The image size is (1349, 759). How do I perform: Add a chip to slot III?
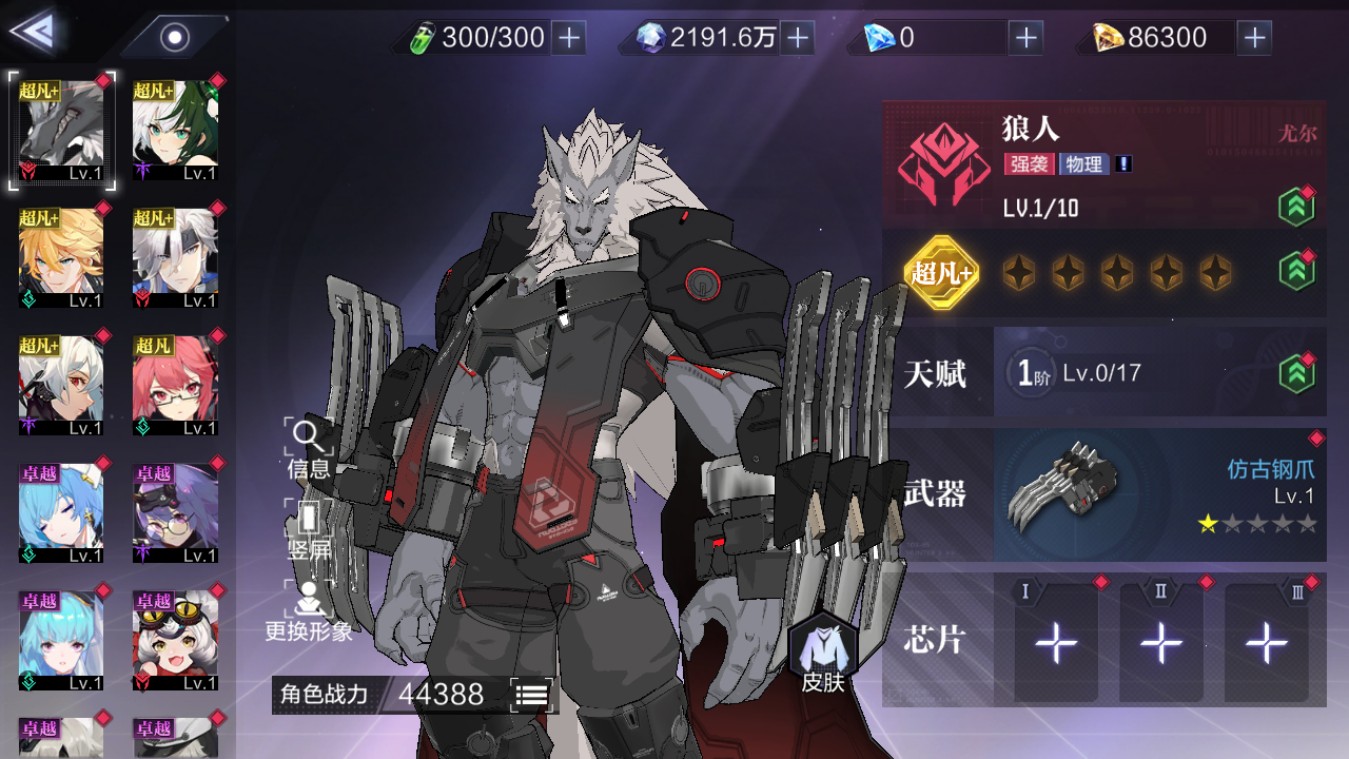click(1266, 643)
